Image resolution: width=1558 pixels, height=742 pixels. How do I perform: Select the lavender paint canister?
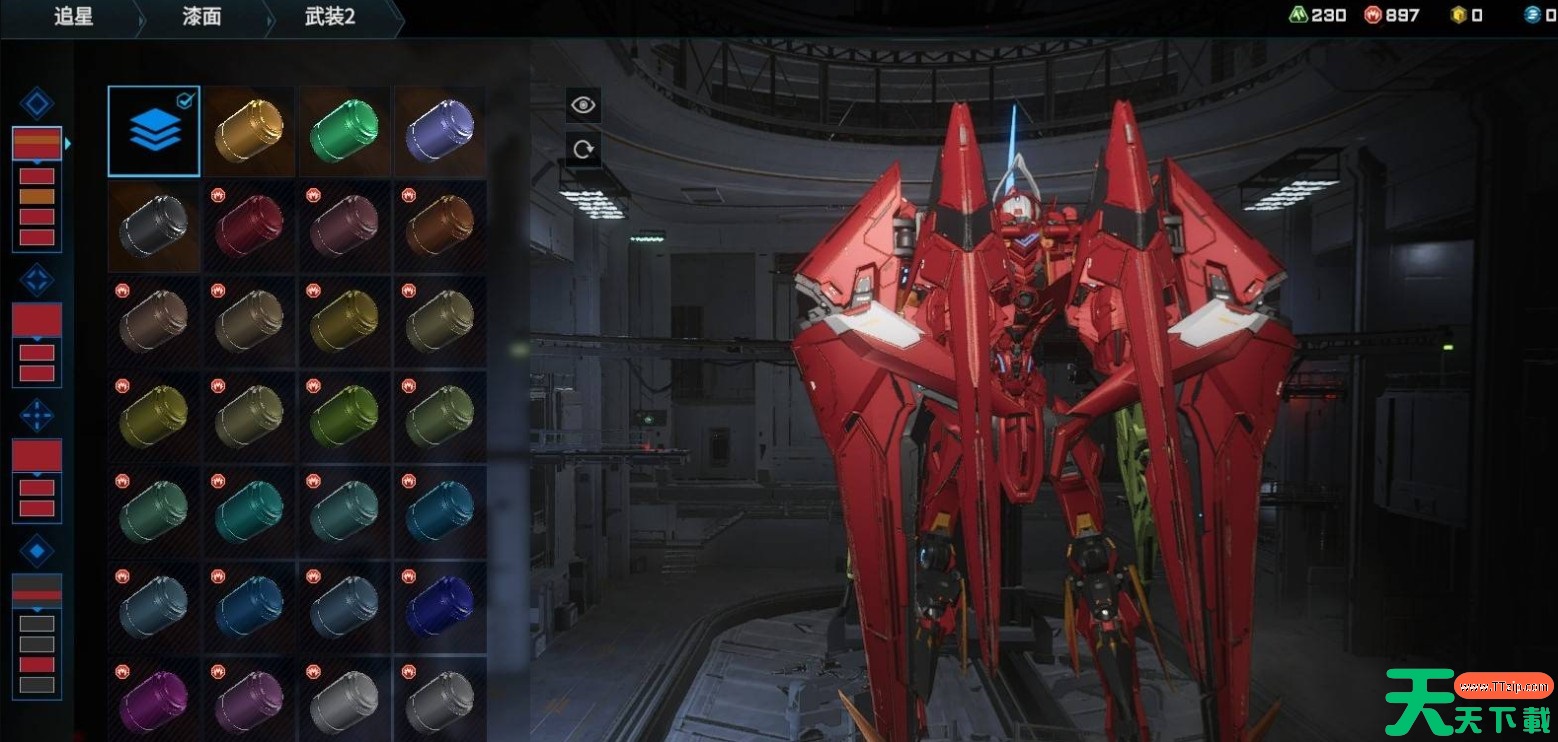click(440, 131)
